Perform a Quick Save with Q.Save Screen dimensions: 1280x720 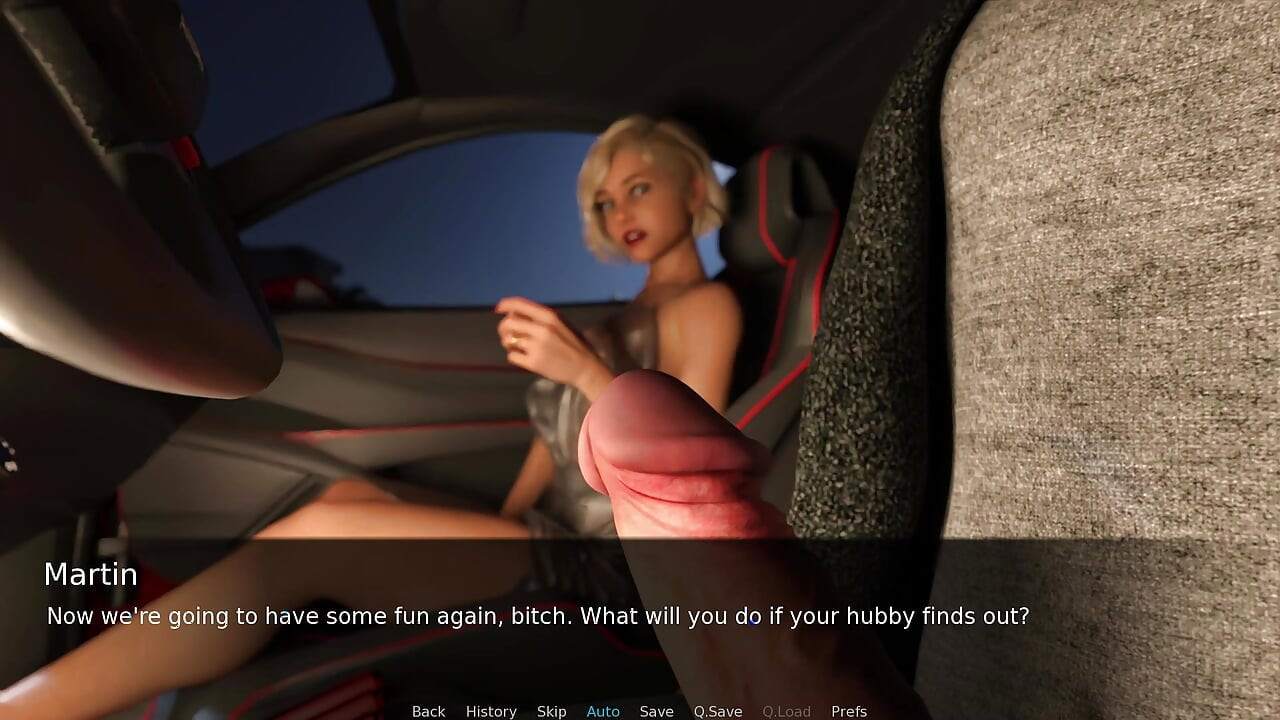[718, 711]
